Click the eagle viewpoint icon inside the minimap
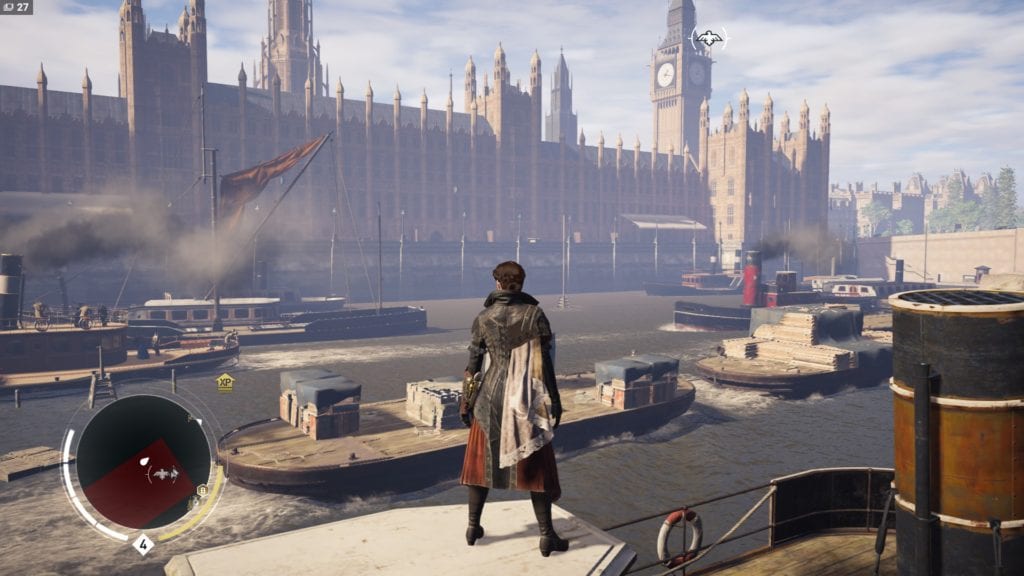Screen dimensions: 1024x576 [x=164, y=475]
